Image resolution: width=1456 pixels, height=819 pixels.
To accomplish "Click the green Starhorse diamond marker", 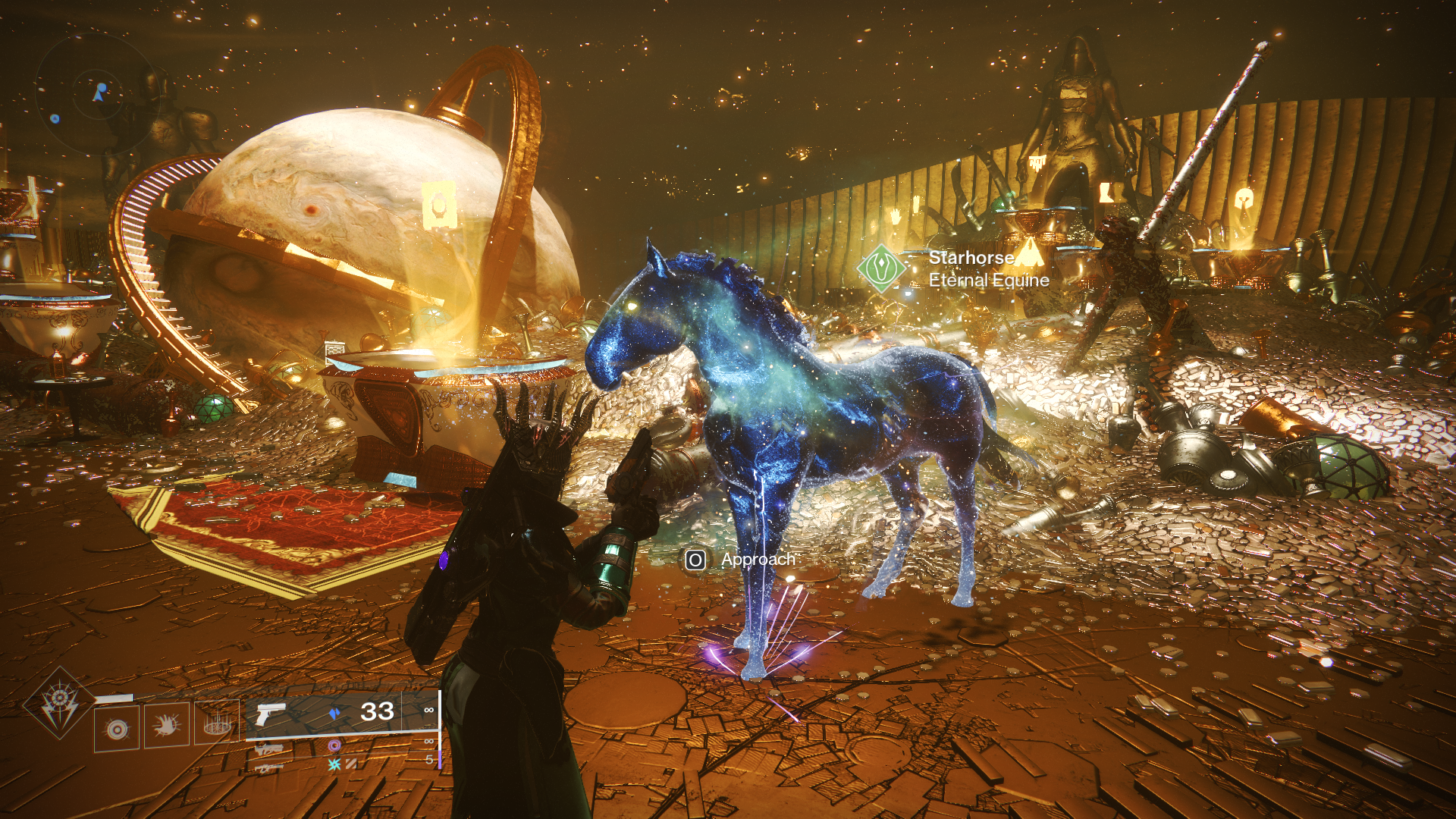I will (x=881, y=268).
